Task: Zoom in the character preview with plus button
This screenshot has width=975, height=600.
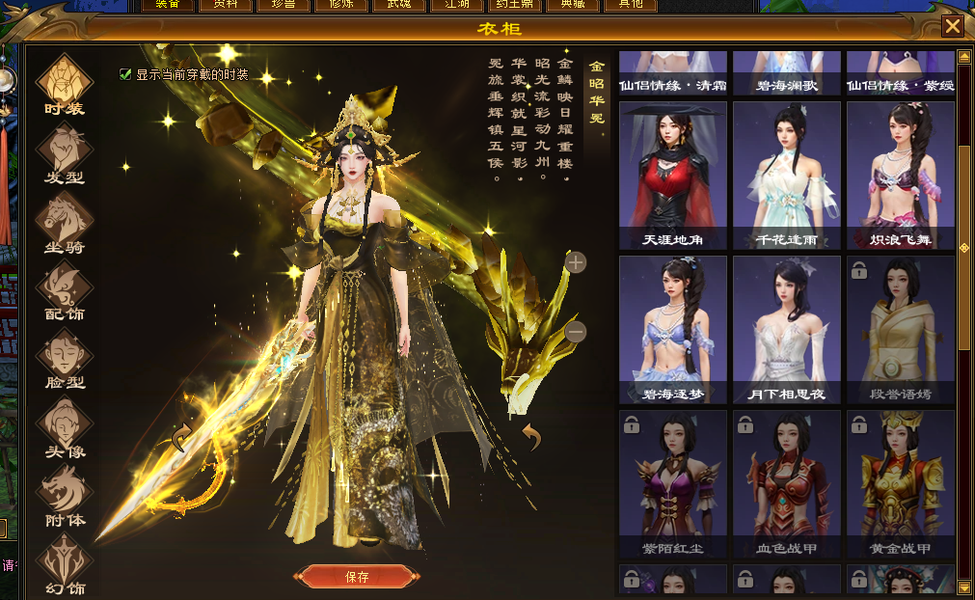Action: [x=576, y=263]
